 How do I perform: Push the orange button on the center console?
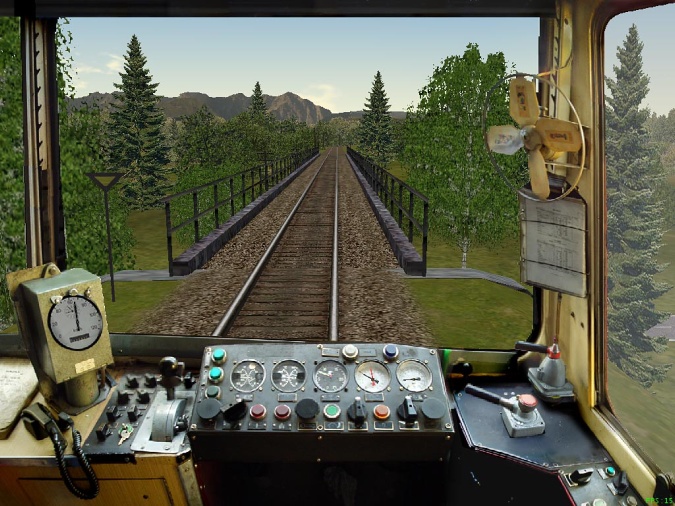pyautogui.click(x=381, y=411)
